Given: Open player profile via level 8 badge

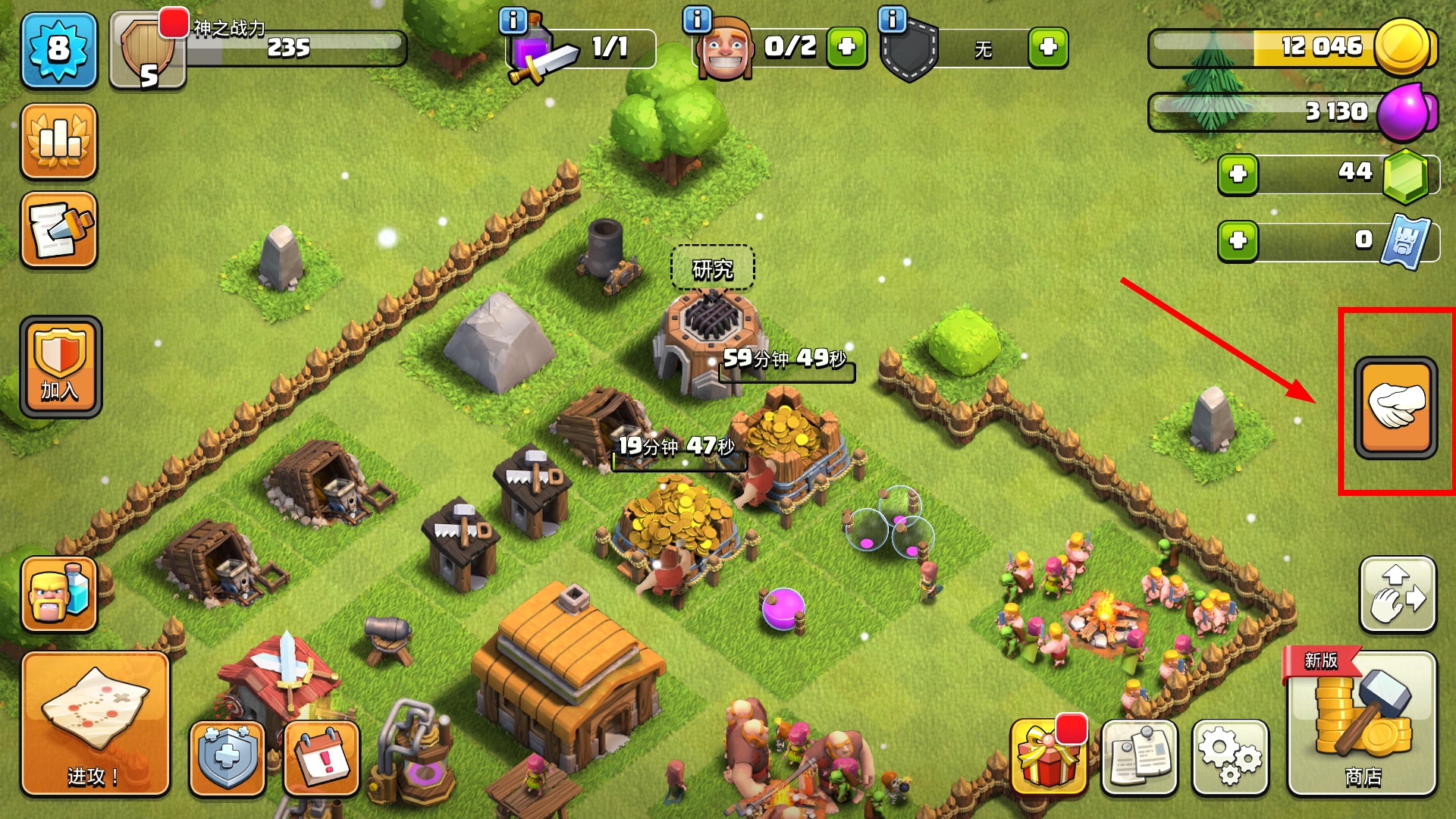Looking at the screenshot, I should pyautogui.click(x=59, y=50).
